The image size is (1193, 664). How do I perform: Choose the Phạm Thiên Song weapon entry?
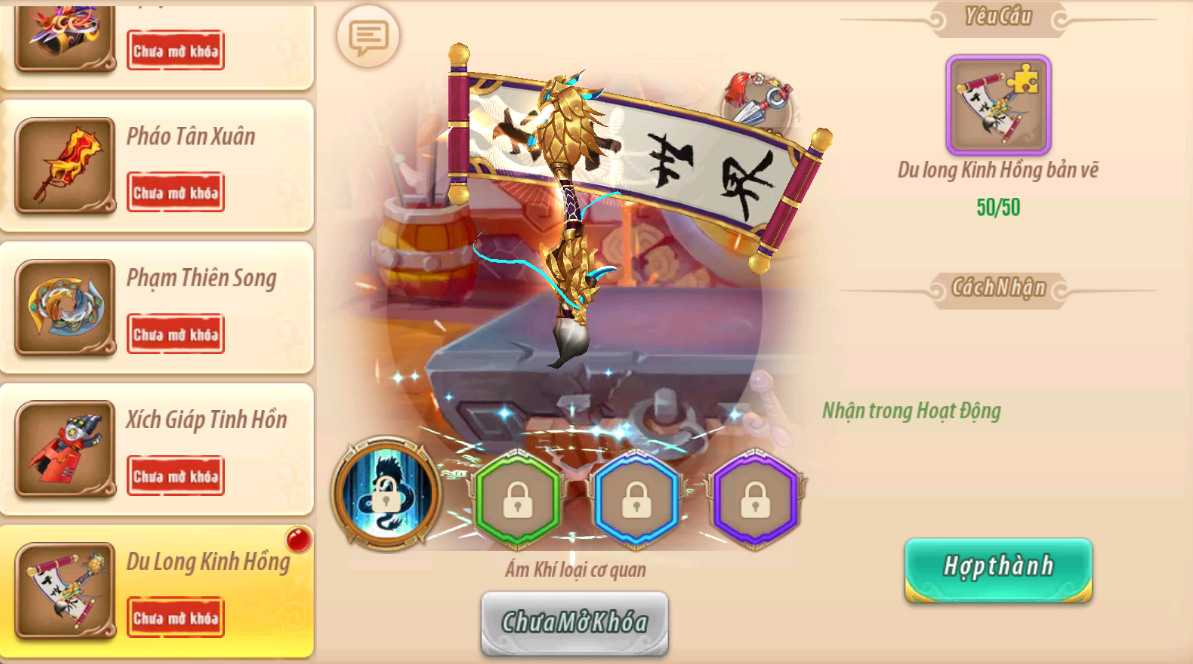tap(201, 279)
